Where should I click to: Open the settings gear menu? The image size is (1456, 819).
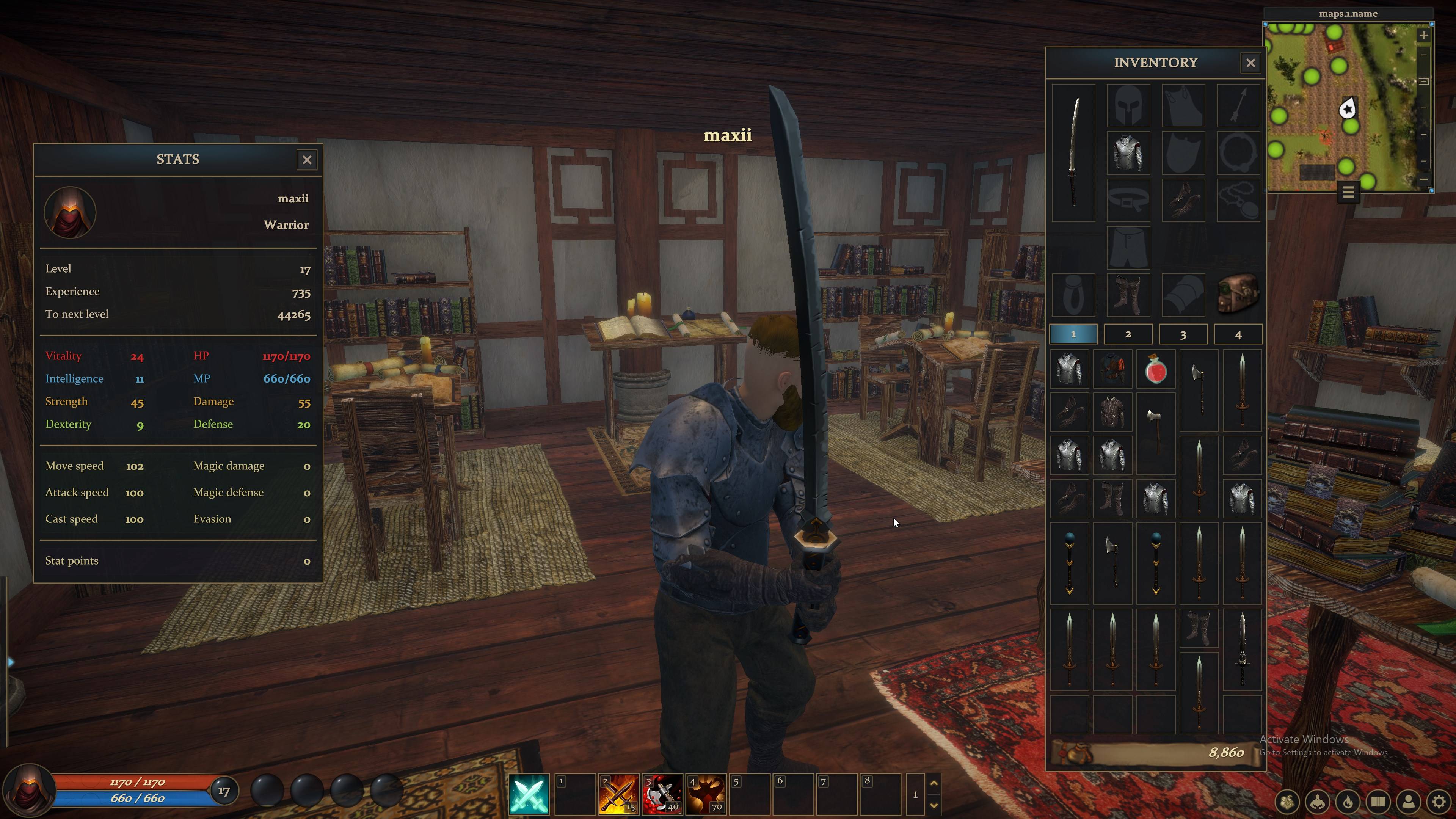tap(1439, 802)
